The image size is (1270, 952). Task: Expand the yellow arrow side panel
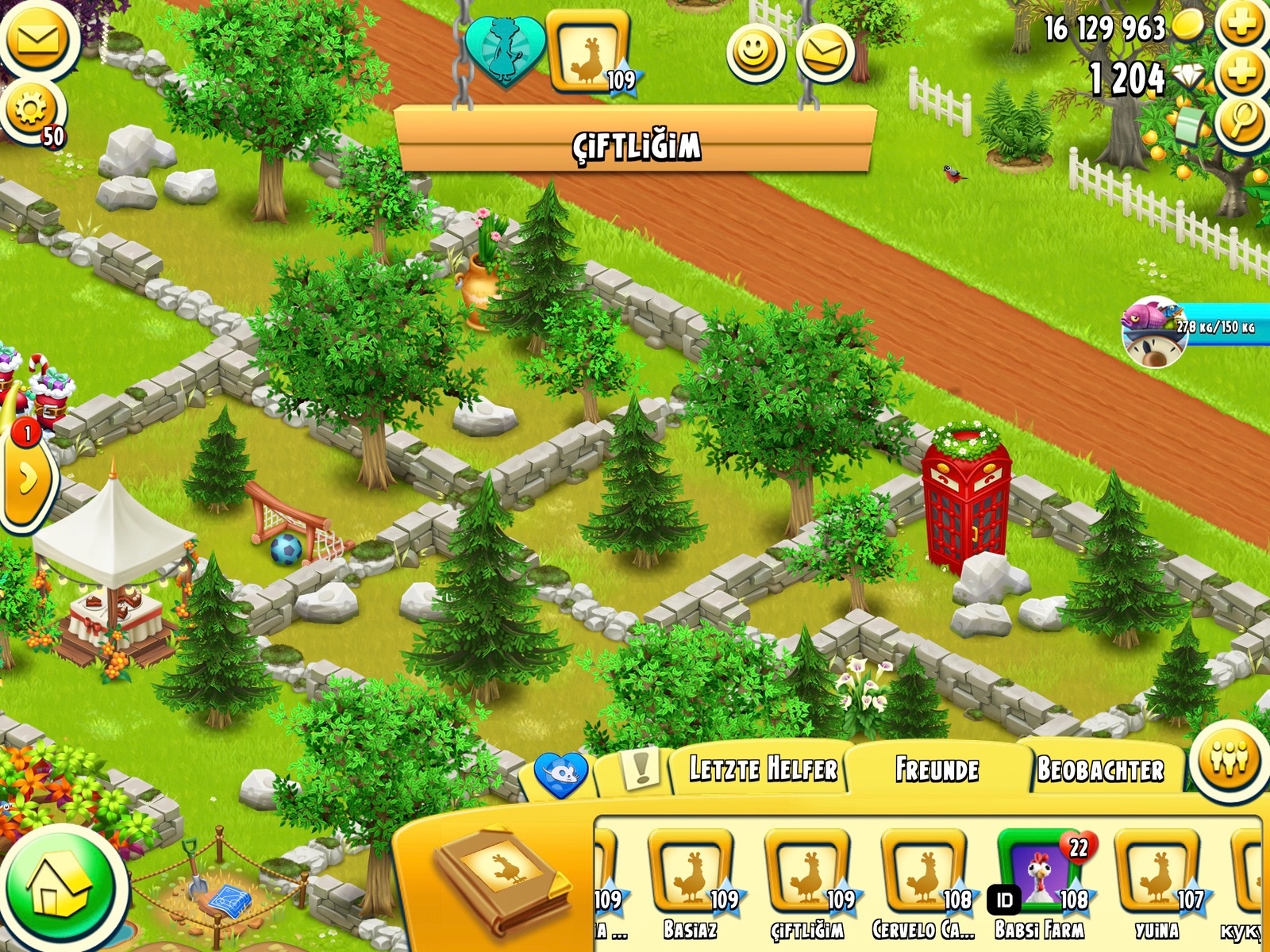tap(27, 479)
